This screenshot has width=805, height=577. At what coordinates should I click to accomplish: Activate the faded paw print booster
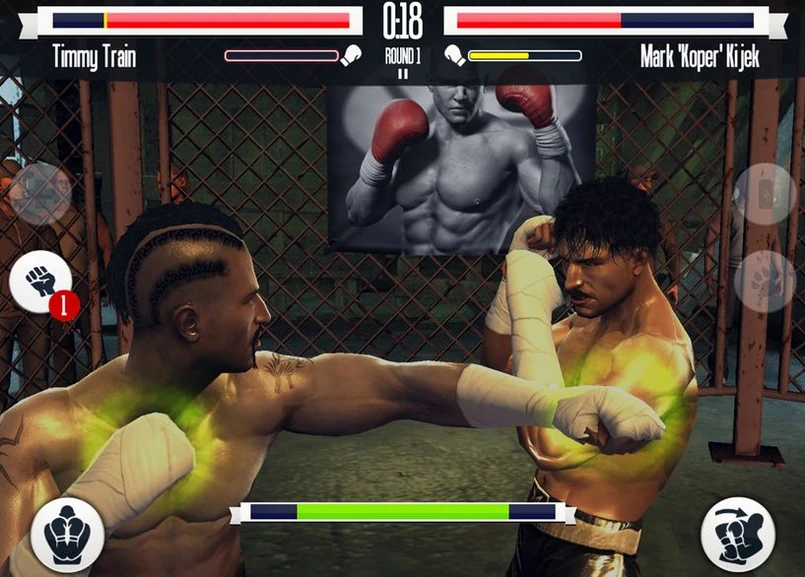tap(764, 281)
